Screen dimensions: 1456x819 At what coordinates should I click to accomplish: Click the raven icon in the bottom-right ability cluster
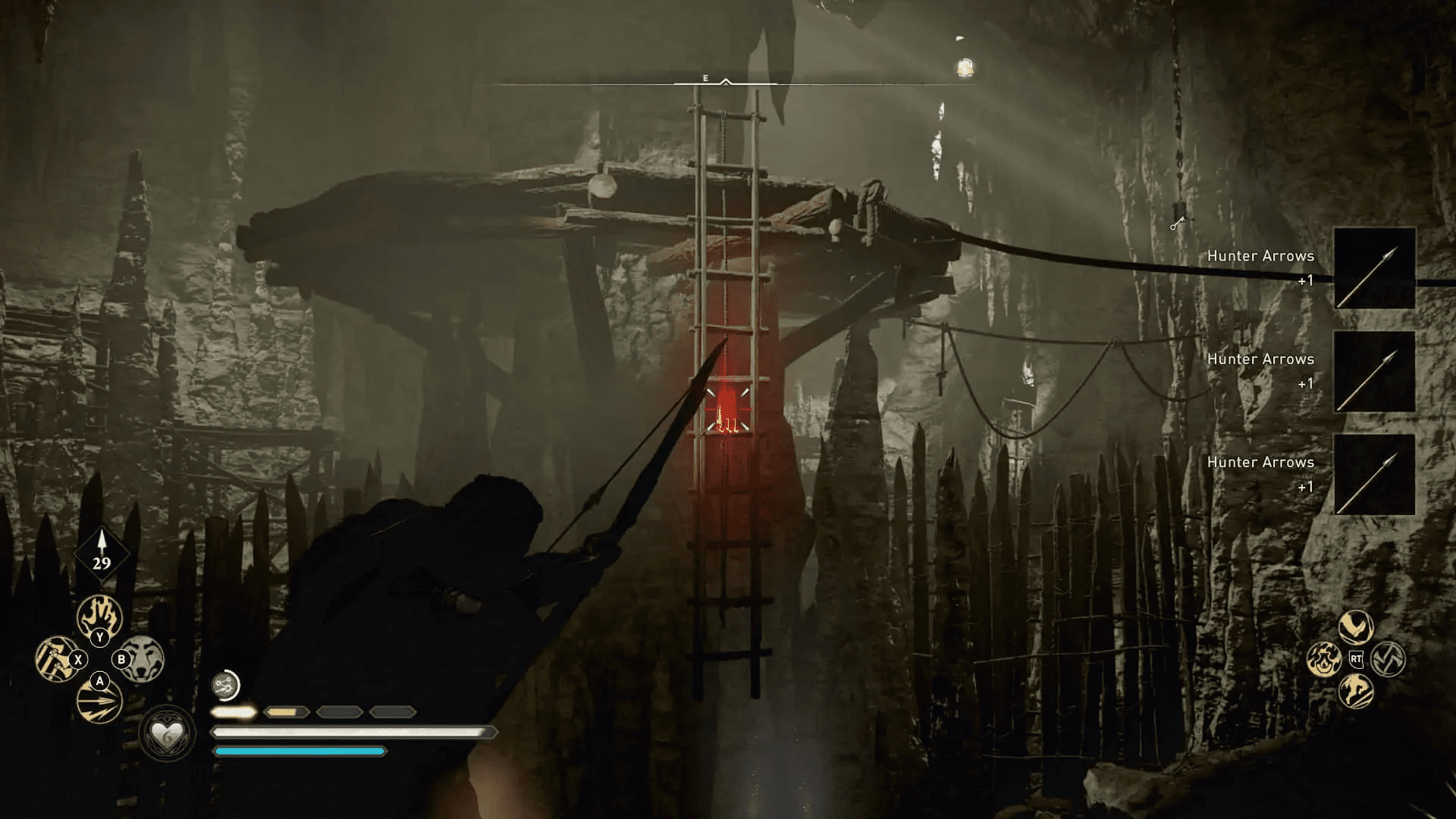(1357, 626)
